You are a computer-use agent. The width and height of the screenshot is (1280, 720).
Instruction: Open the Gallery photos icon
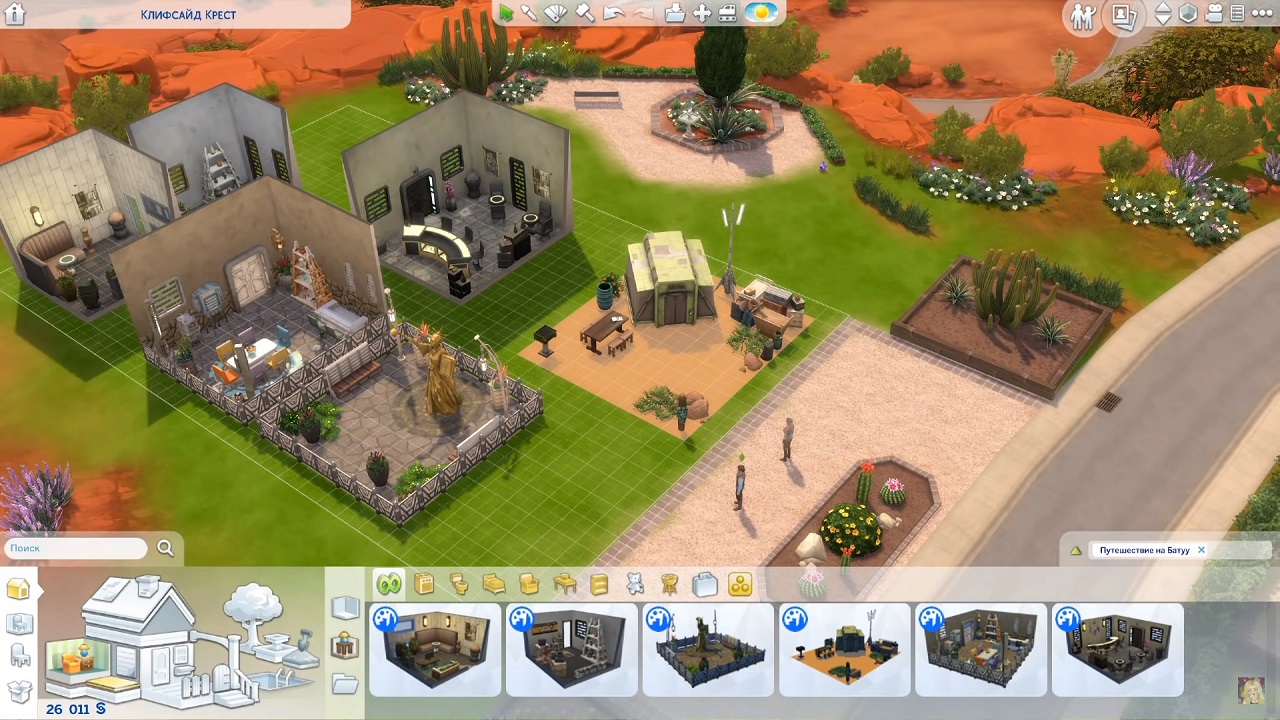(1124, 16)
